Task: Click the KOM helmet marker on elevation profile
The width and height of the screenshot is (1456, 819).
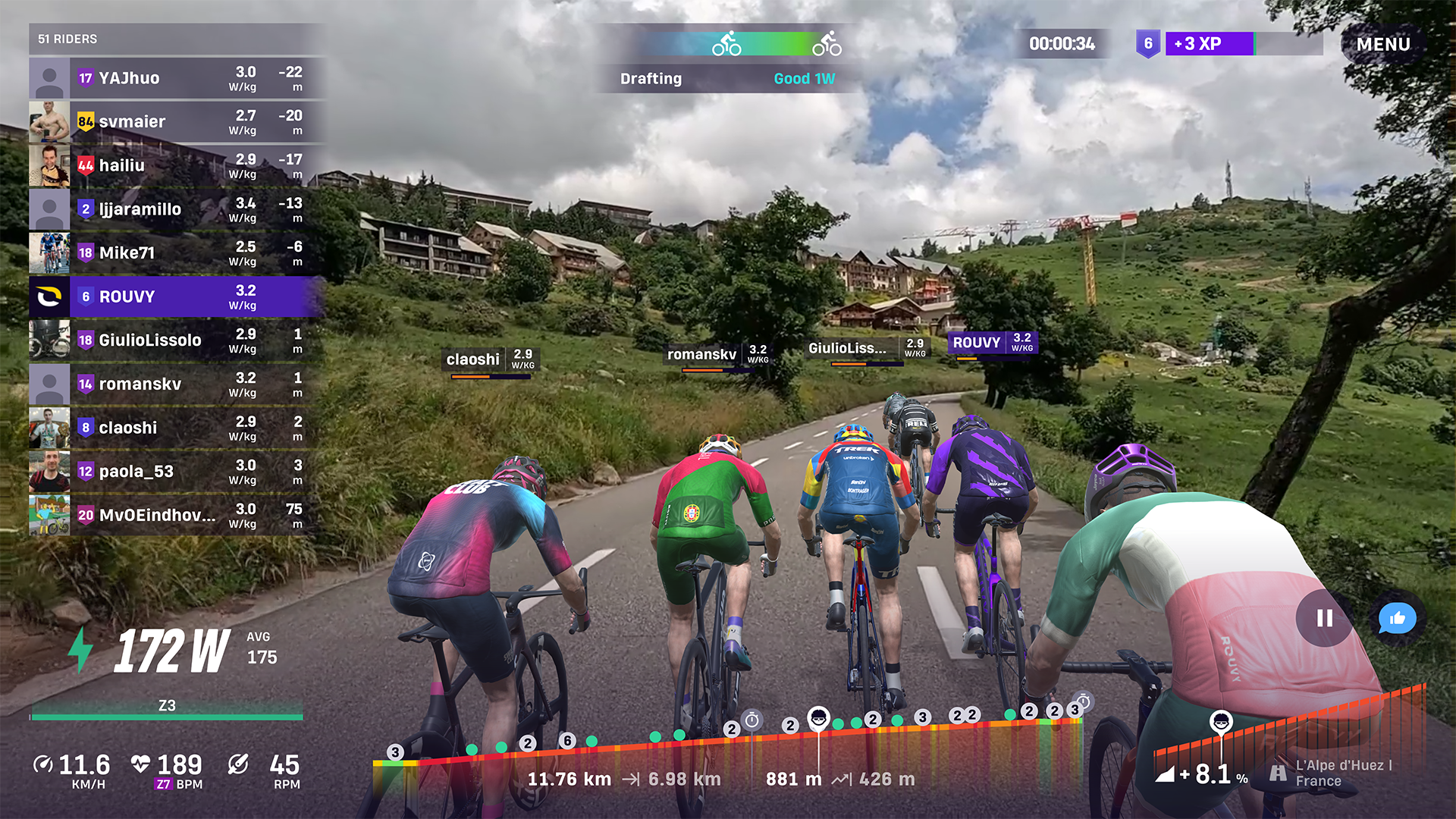Action: (x=819, y=720)
